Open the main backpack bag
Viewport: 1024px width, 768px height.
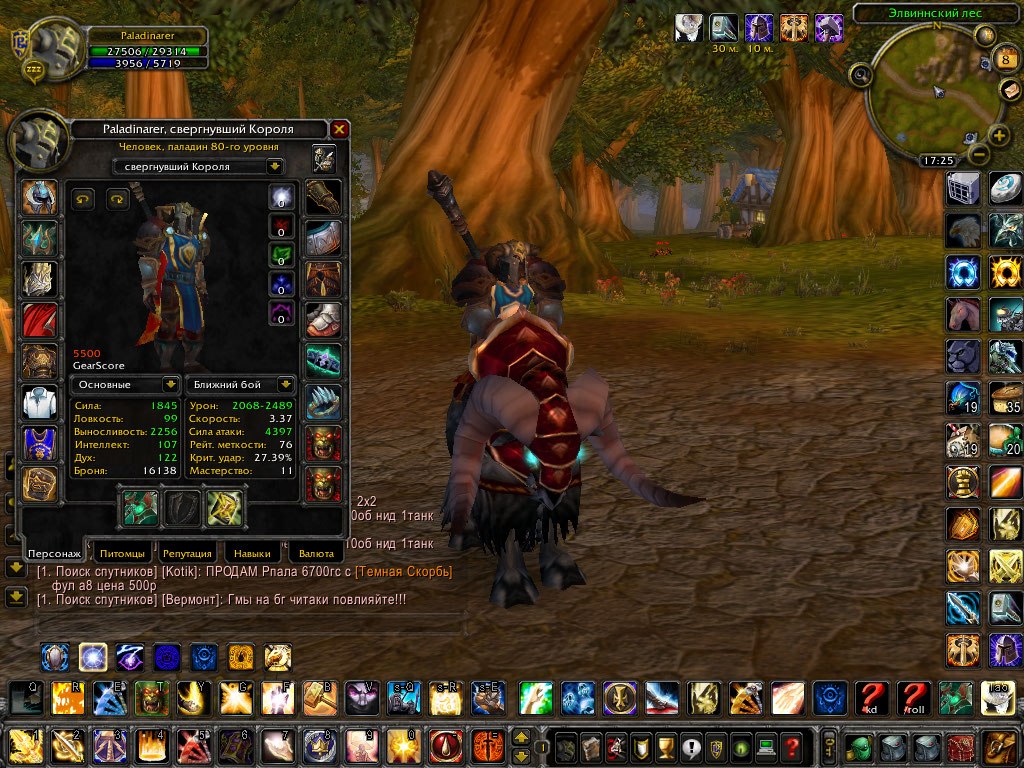coord(1000,746)
